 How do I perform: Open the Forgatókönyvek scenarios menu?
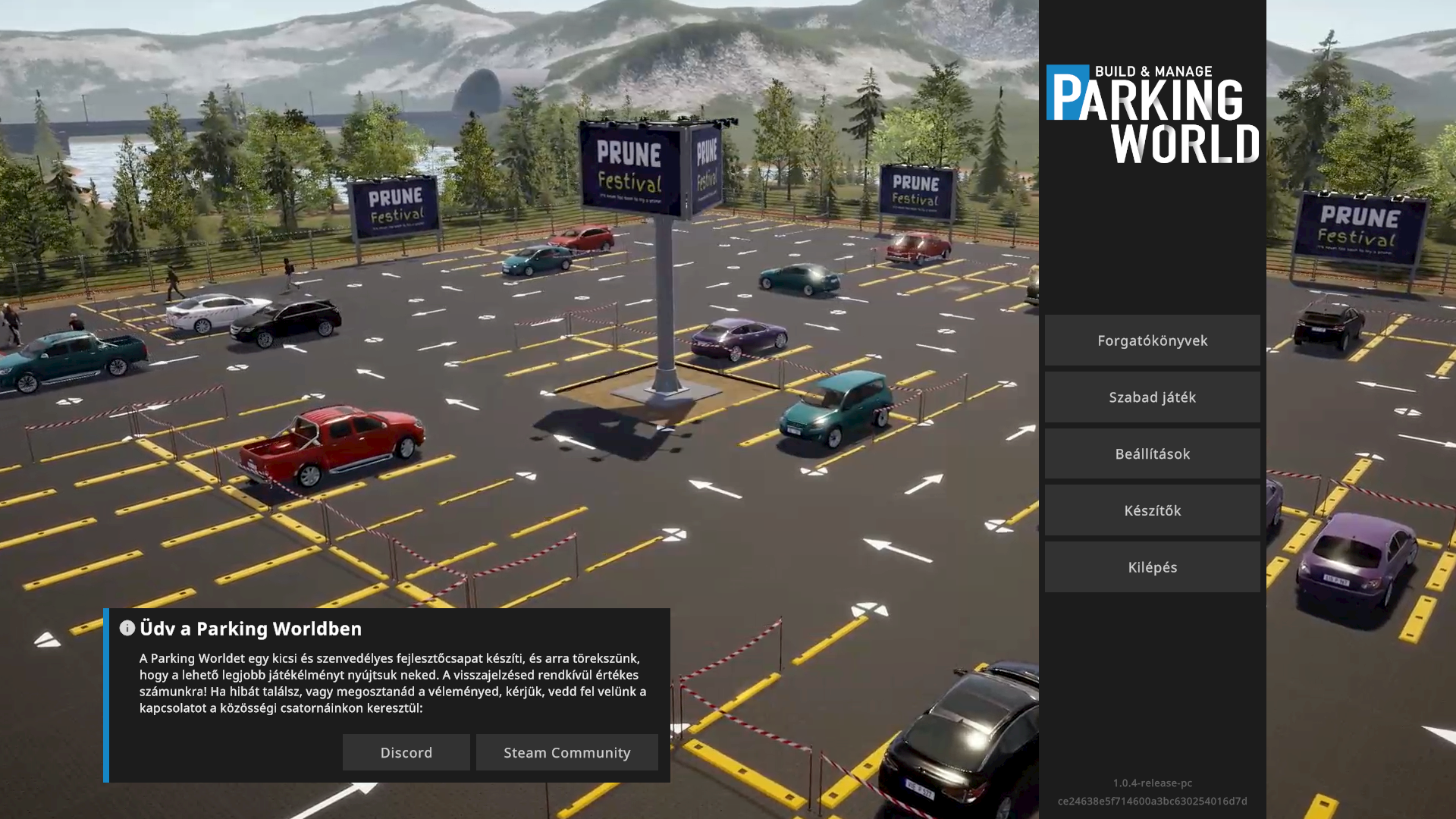[x=1152, y=340]
